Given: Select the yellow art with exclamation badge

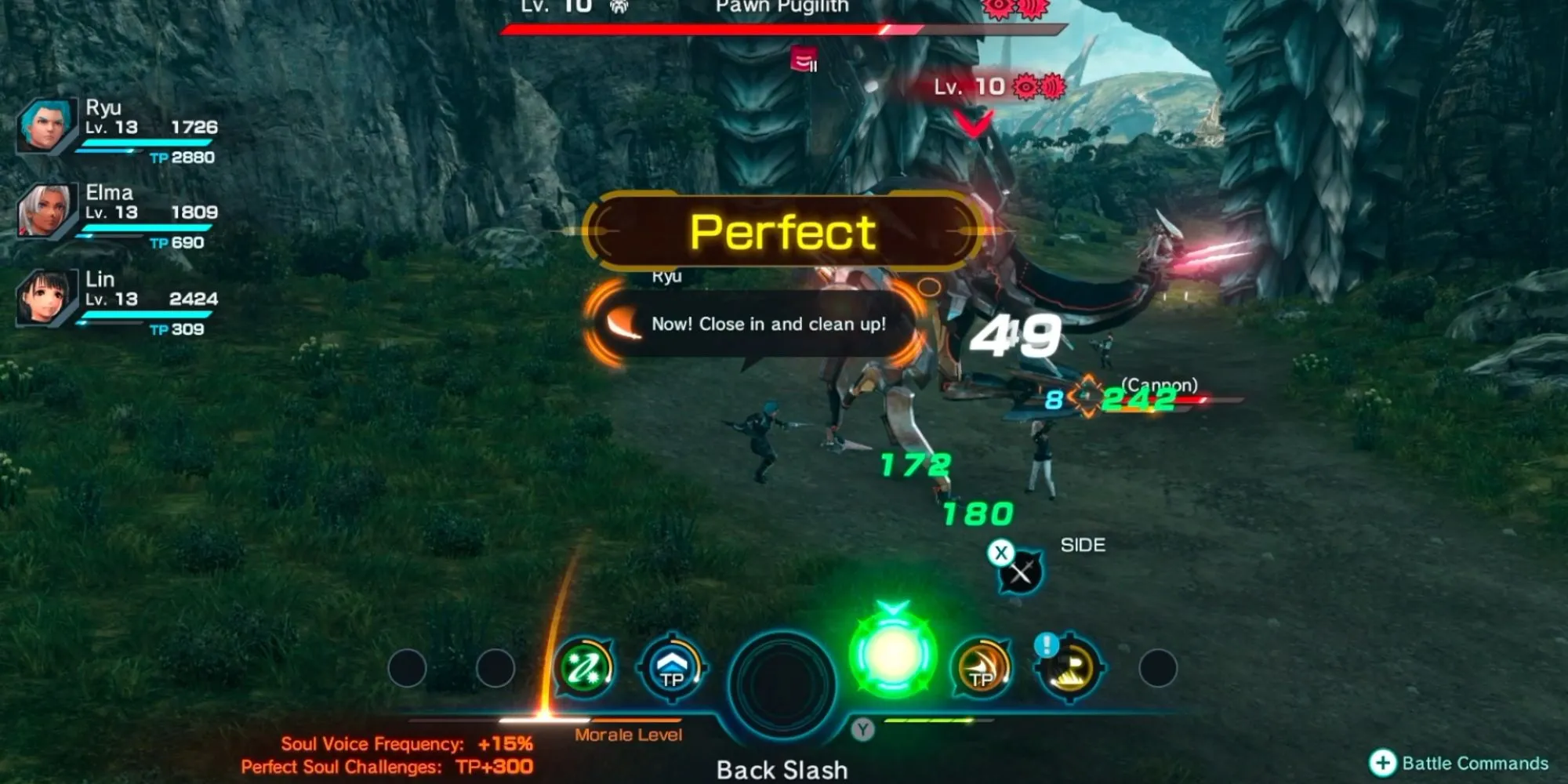Looking at the screenshot, I should click(1069, 668).
